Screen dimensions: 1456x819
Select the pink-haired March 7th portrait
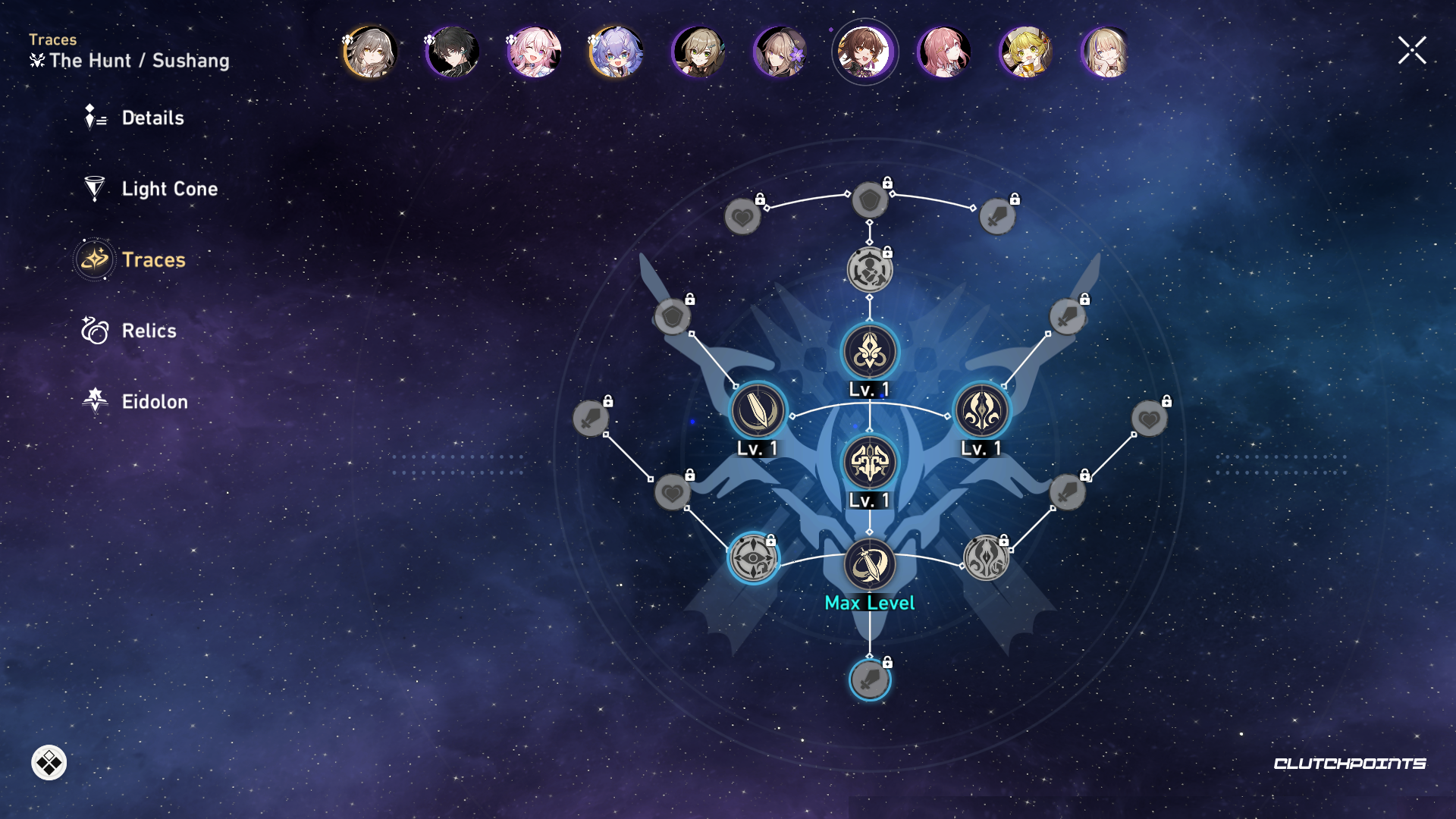(x=534, y=52)
